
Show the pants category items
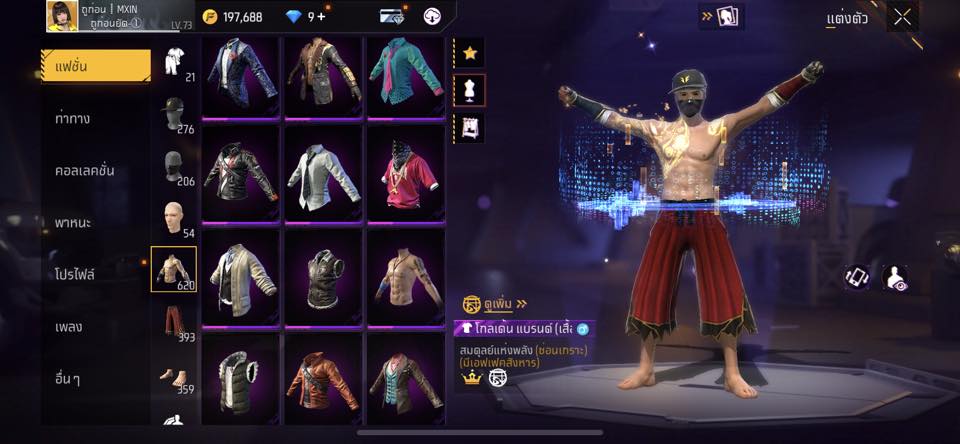pyautogui.click(x=173, y=322)
